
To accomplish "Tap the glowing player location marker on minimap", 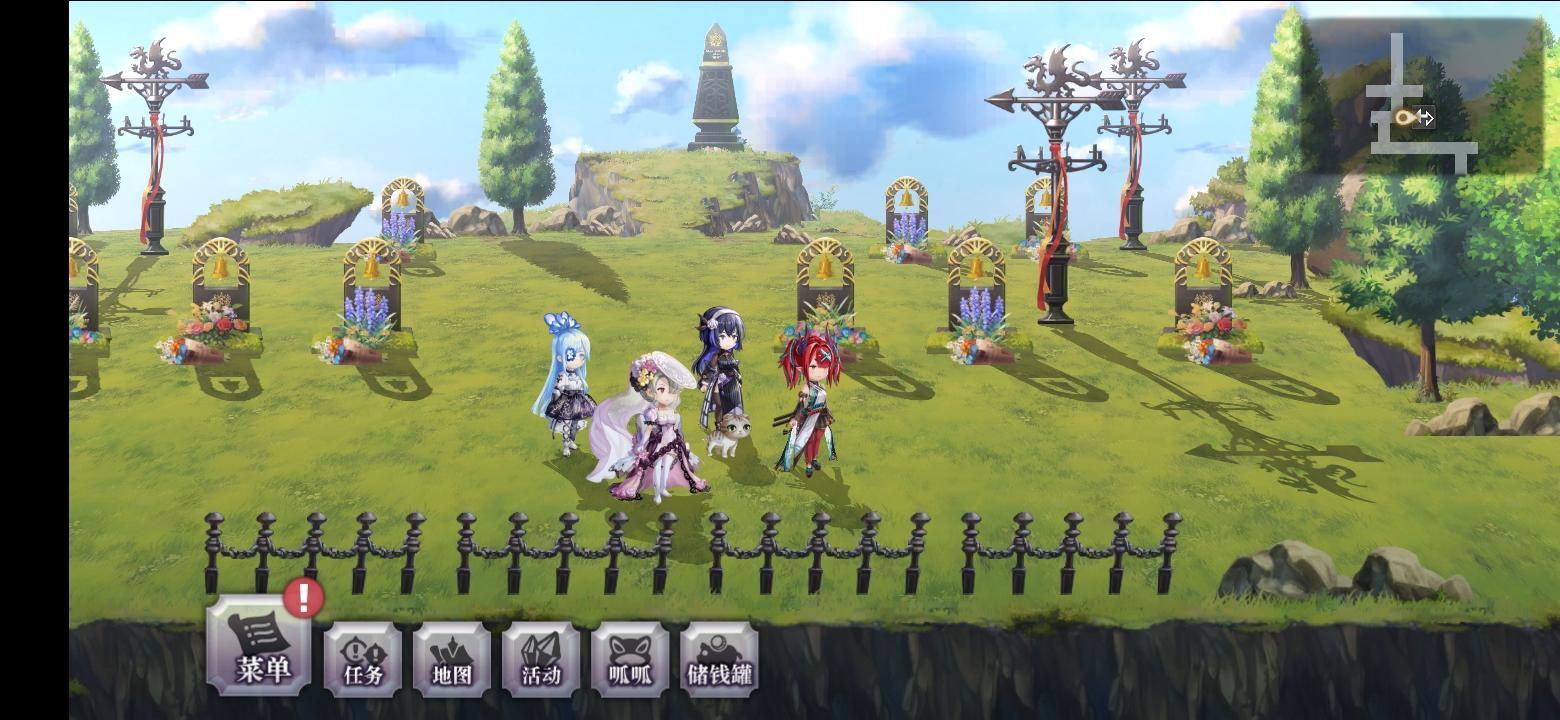I will tap(1405, 119).
